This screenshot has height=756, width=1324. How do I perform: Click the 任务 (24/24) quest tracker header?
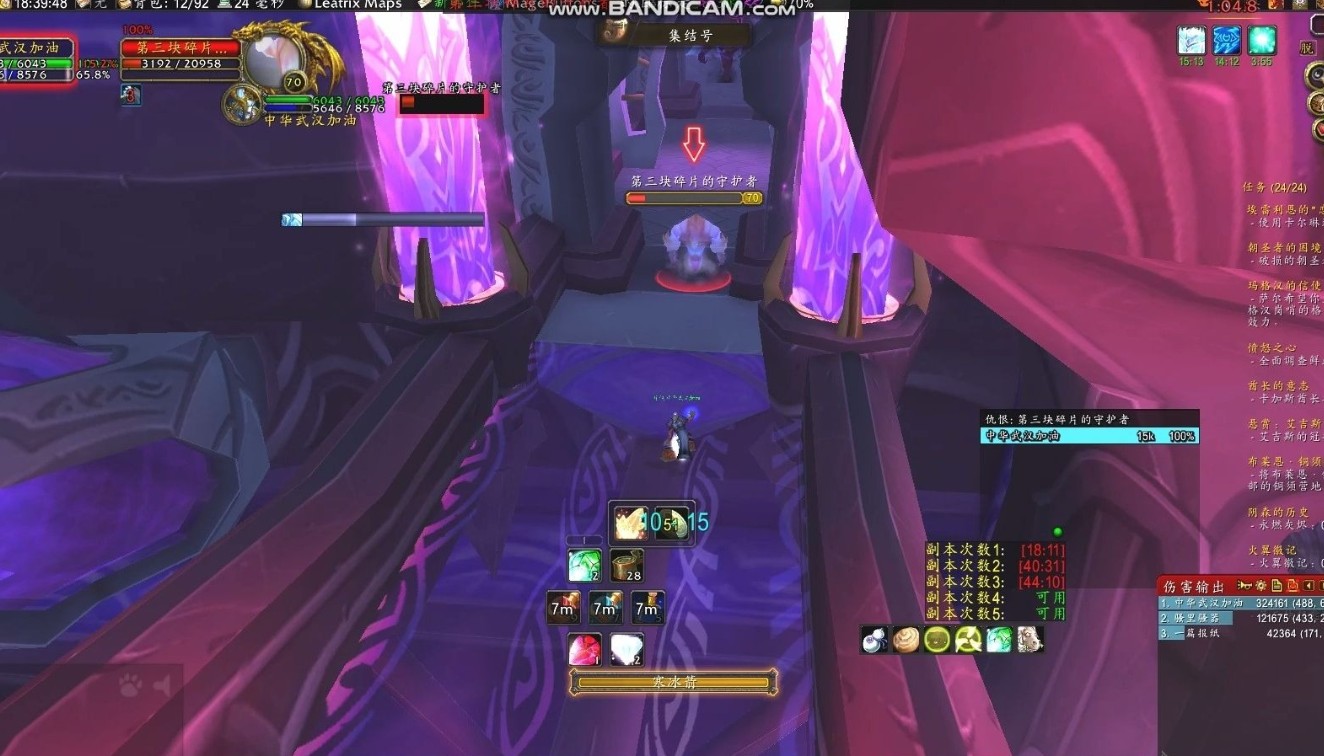(1274, 188)
